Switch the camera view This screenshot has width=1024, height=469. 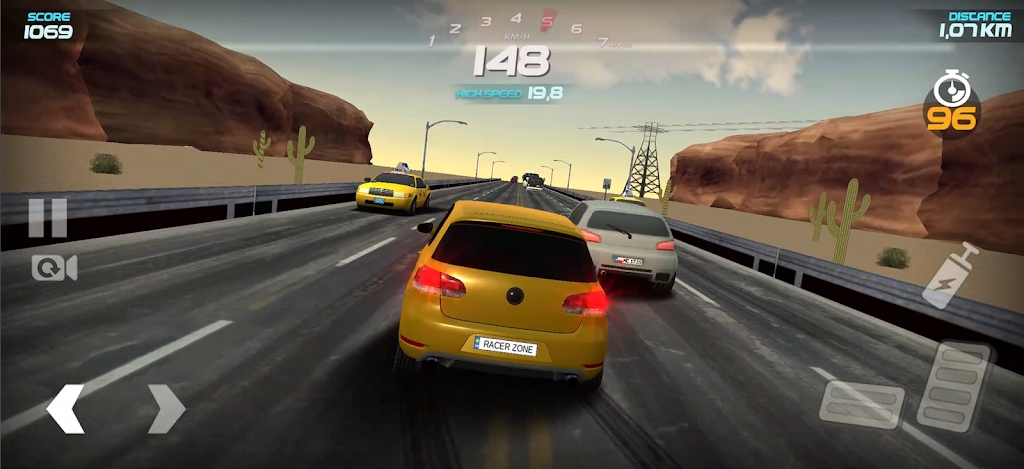coord(54,268)
